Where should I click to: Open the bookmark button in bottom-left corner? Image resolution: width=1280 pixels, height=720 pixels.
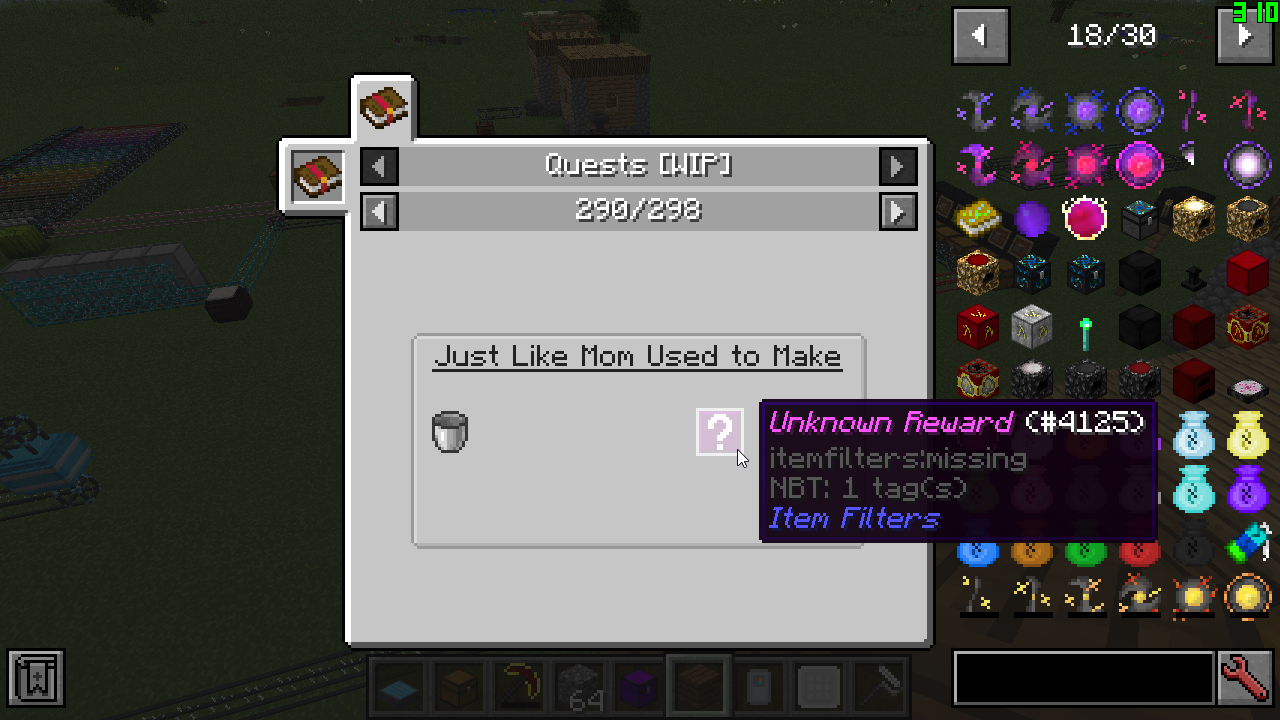coord(36,679)
